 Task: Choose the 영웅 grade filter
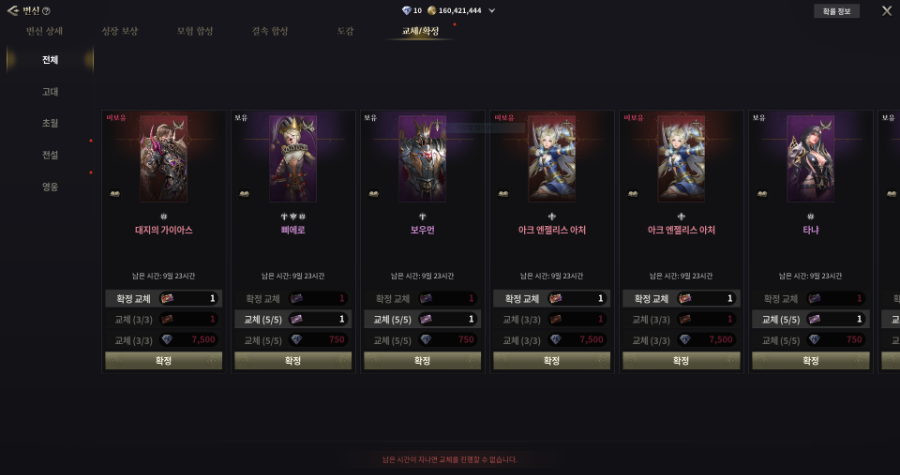[50, 186]
